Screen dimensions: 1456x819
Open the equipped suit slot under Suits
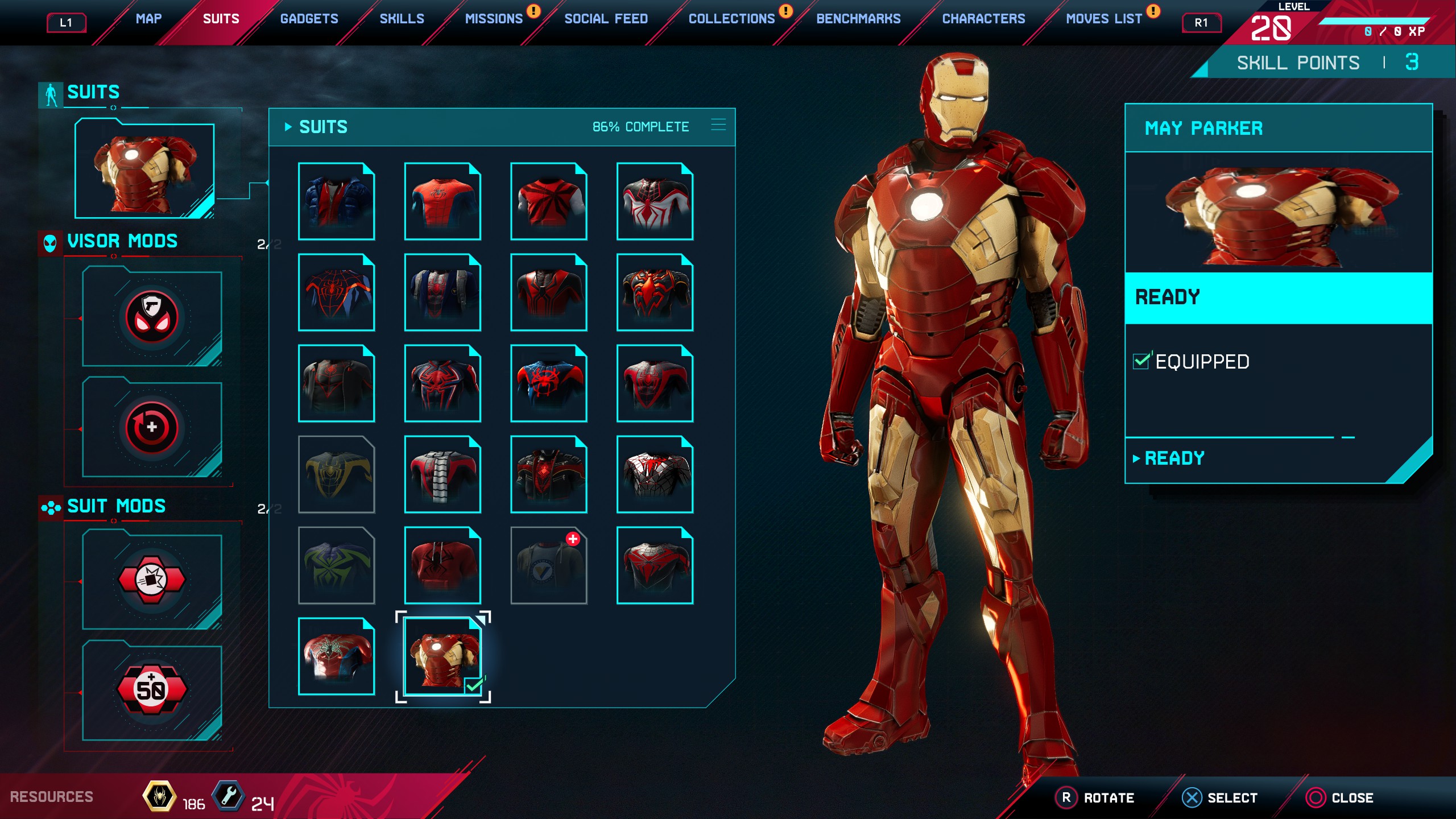tap(144, 169)
